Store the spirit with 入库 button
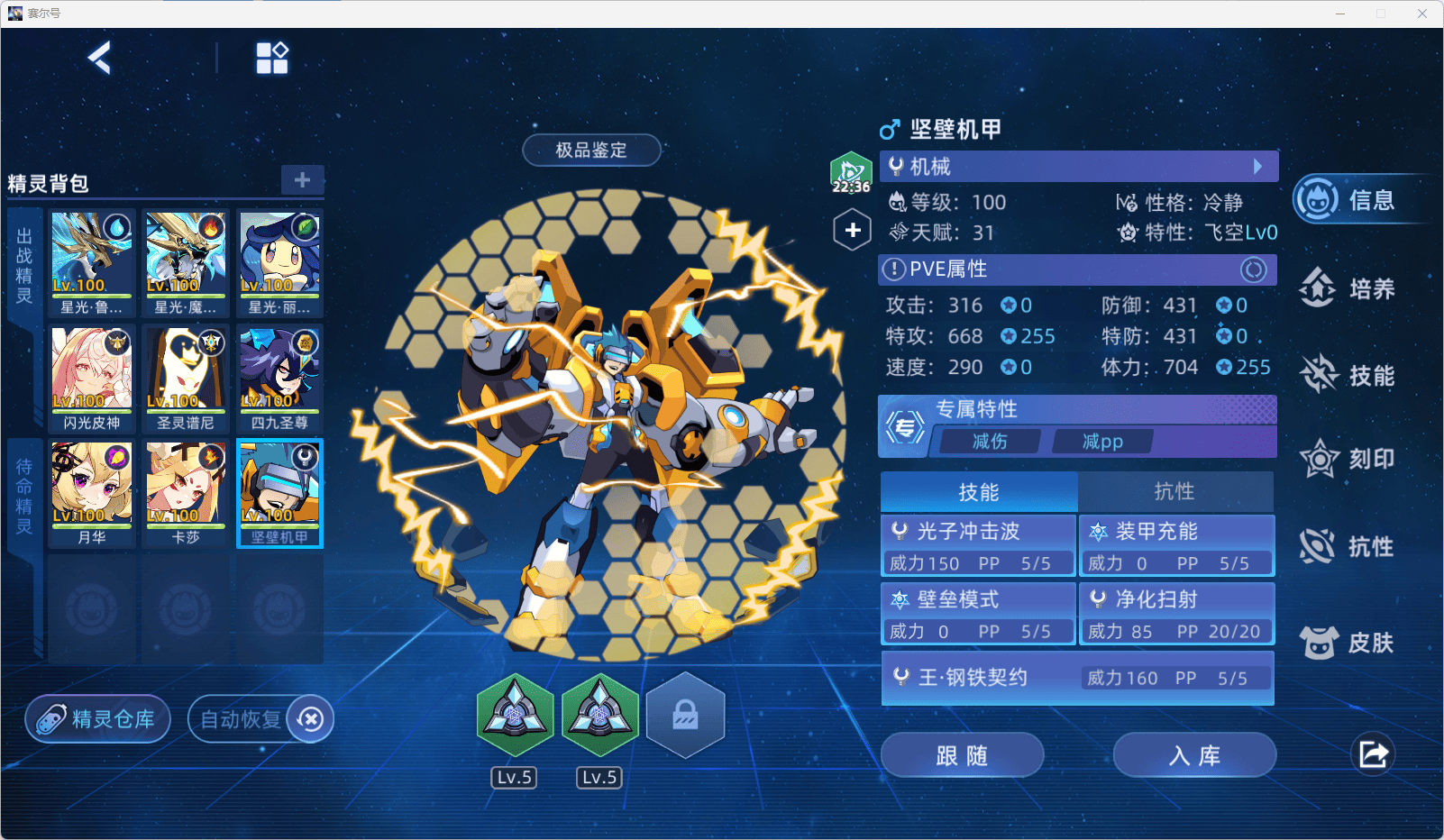Viewport: 1444px width, 840px height. 1194,755
